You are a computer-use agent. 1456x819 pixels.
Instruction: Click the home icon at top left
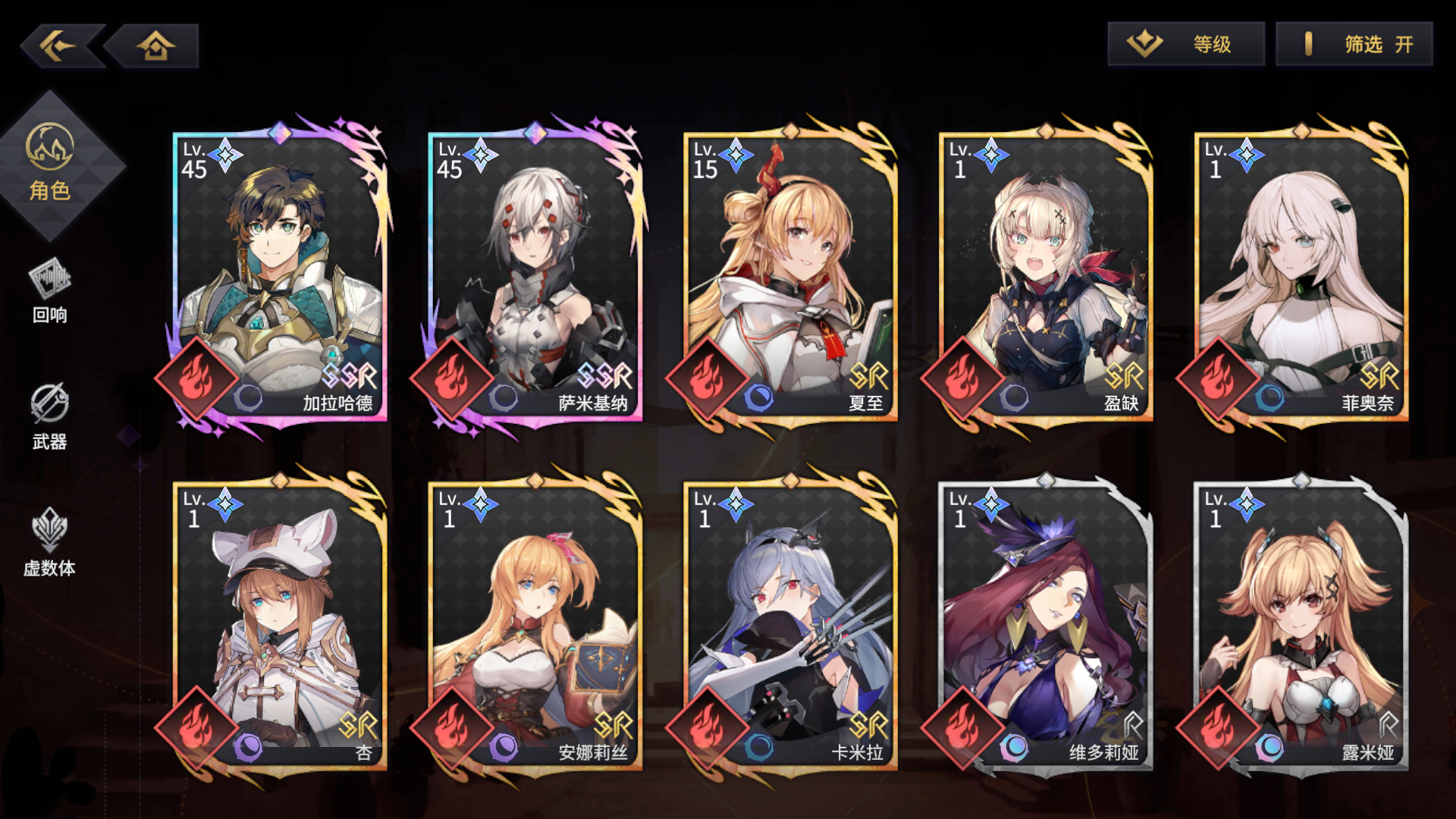click(155, 45)
